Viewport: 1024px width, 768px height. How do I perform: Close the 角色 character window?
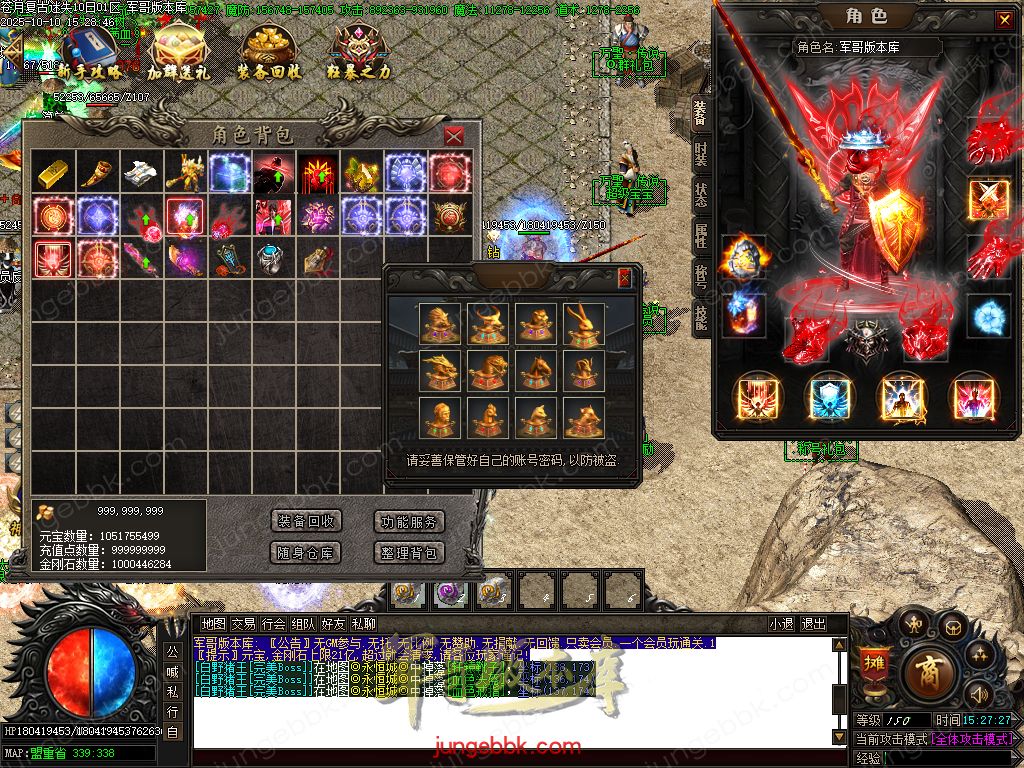coord(1003,19)
